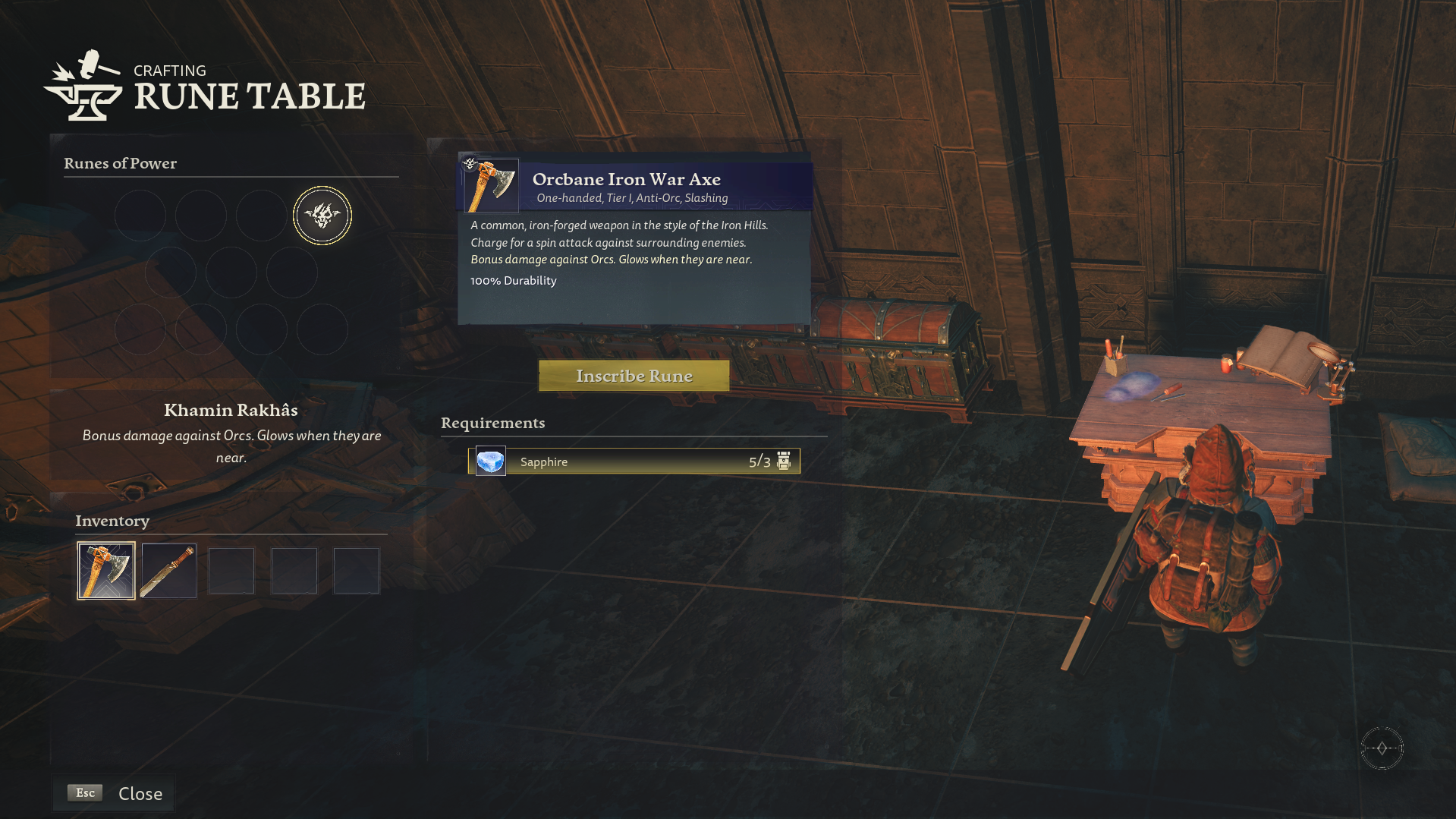The image size is (1456, 819).
Task: Deselect the highlighted rune in Runes of Power
Action: click(322, 216)
